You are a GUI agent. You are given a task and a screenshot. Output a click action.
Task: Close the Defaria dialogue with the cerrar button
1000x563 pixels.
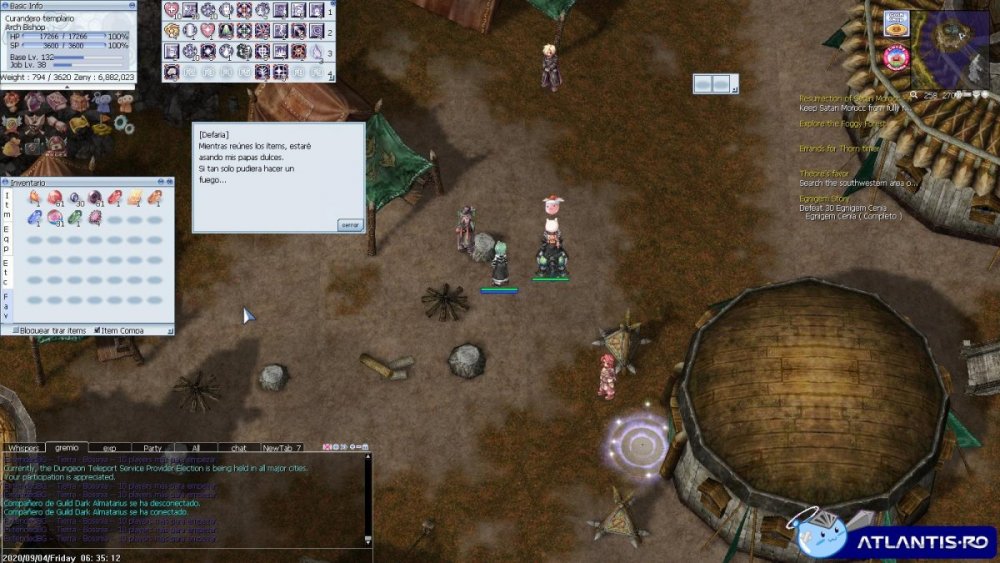point(350,225)
